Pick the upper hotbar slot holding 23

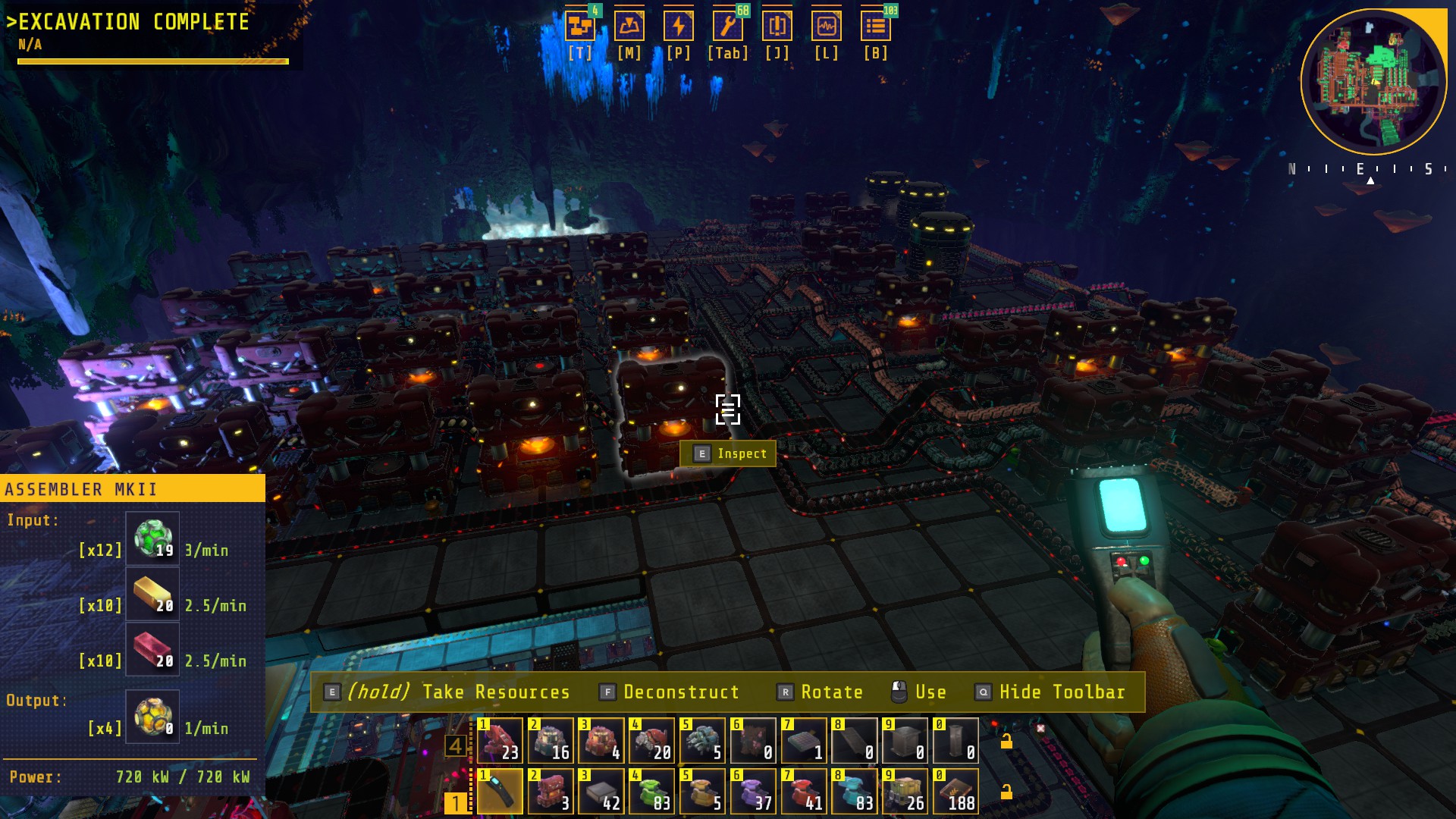pyautogui.click(x=500, y=740)
